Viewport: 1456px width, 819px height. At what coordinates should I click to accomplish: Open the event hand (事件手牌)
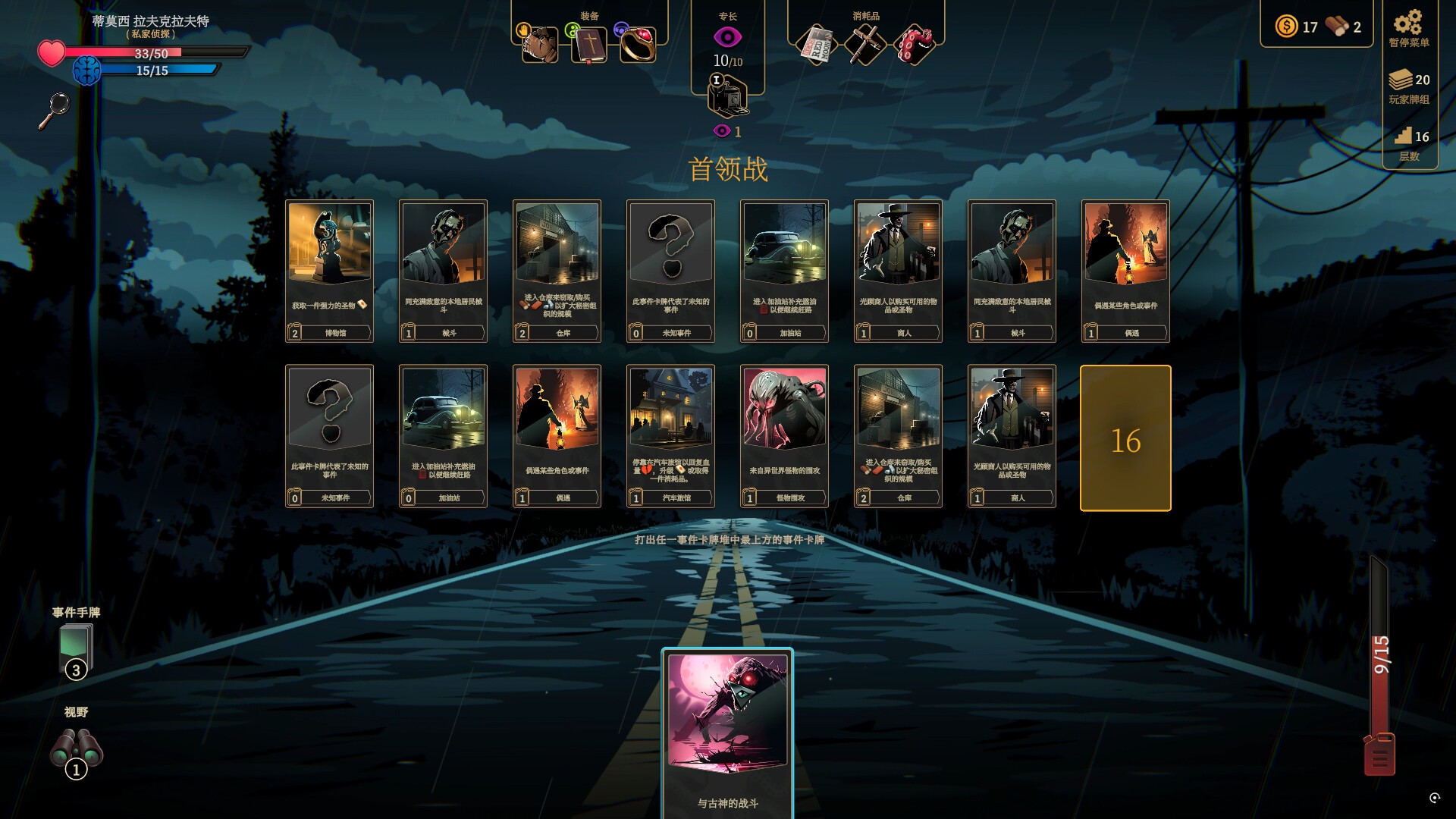coord(74,645)
